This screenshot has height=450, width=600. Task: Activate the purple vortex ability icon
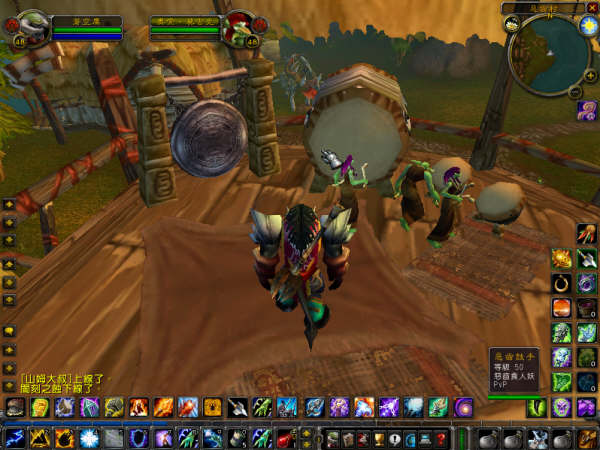(586, 283)
